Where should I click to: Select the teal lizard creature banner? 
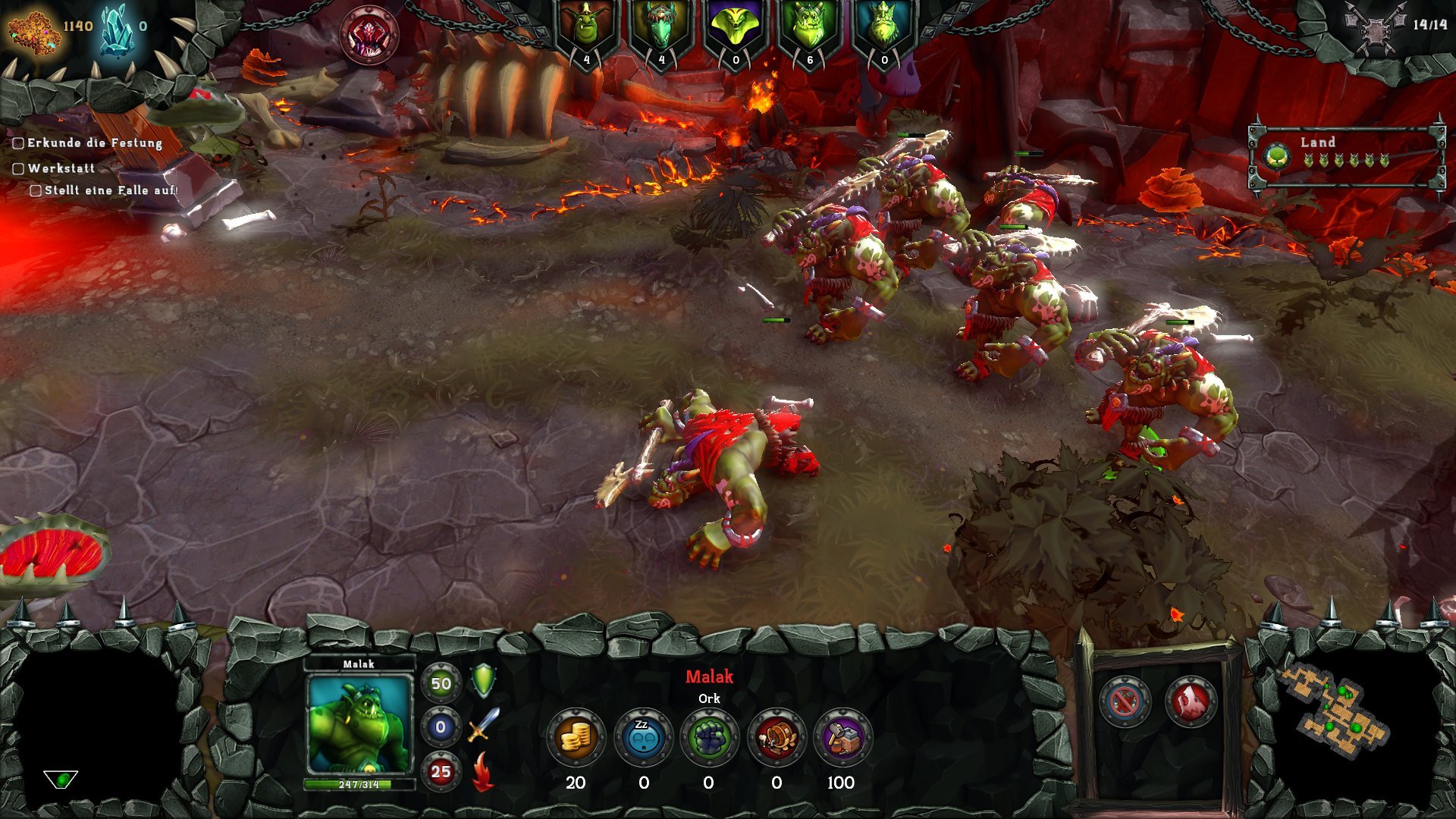point(660,30)
